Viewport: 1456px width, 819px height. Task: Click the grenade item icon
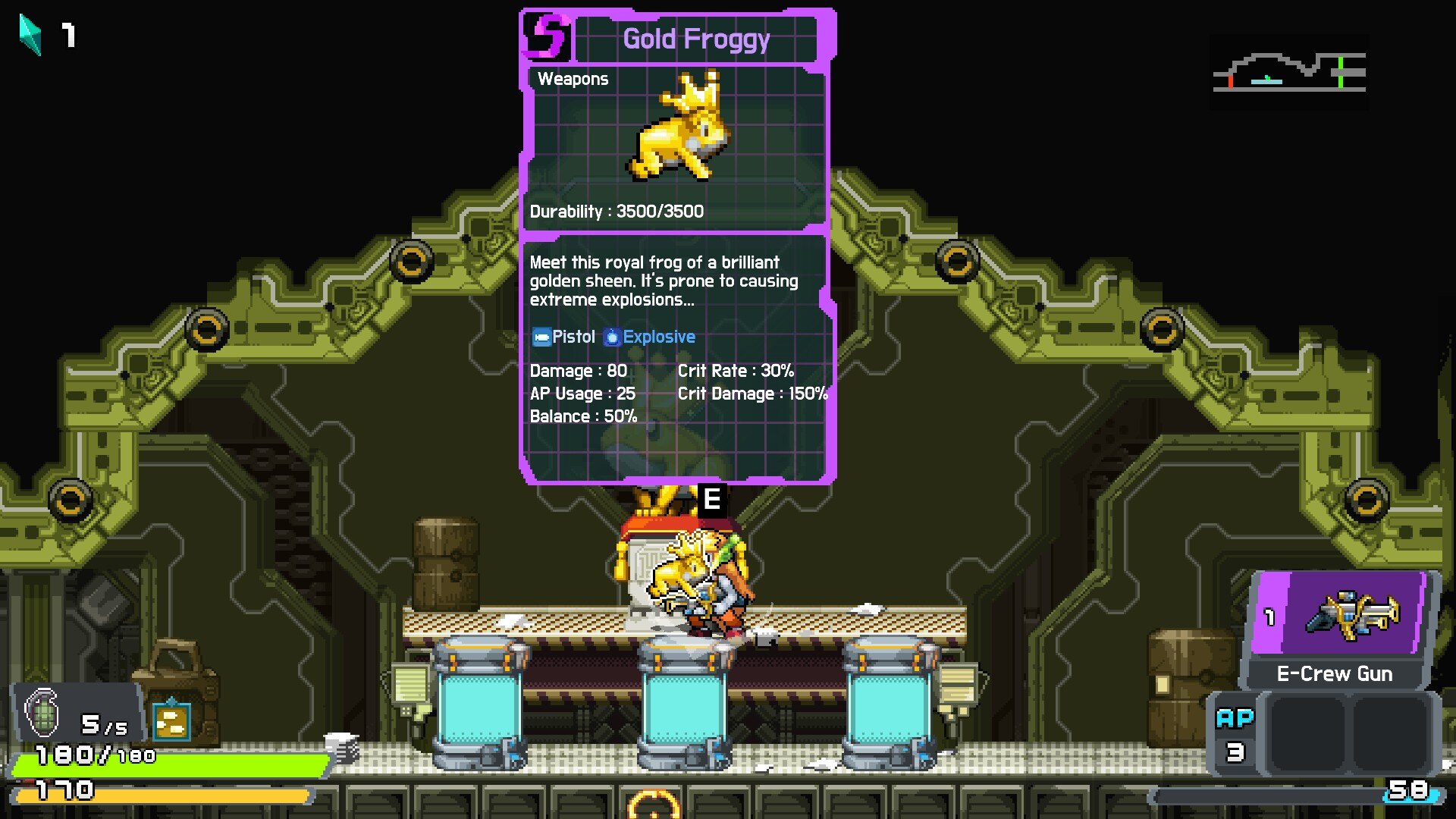coord(43,711)
